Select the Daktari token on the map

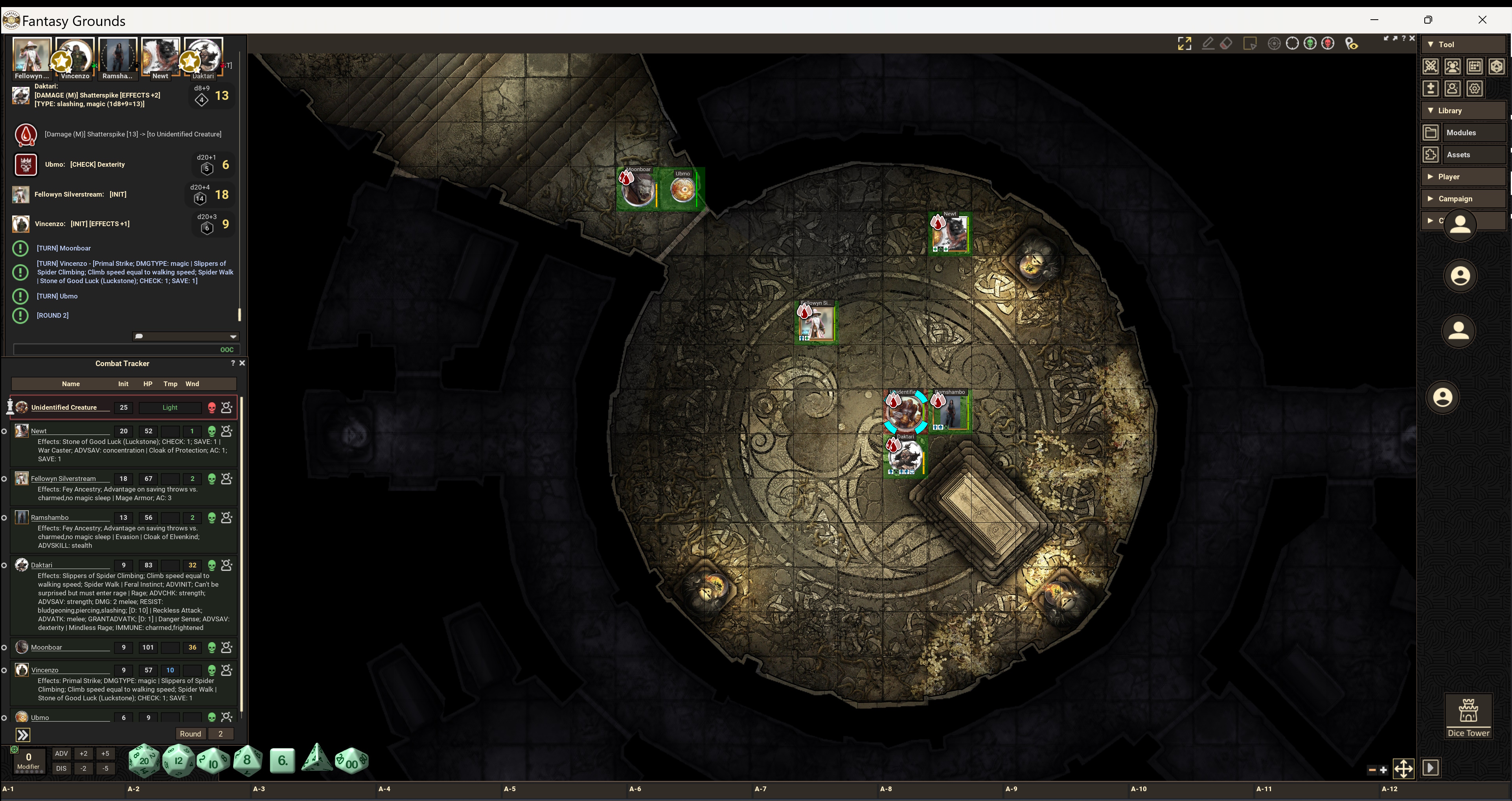[906, 456]
